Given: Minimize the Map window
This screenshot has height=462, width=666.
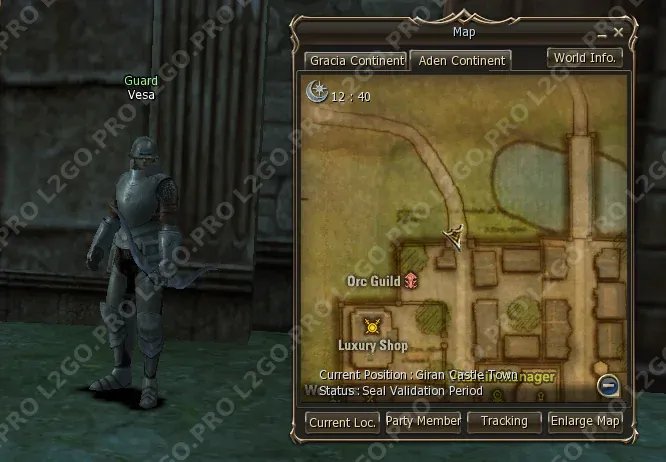Looking at the screenshot, I should tap(603, 33).
